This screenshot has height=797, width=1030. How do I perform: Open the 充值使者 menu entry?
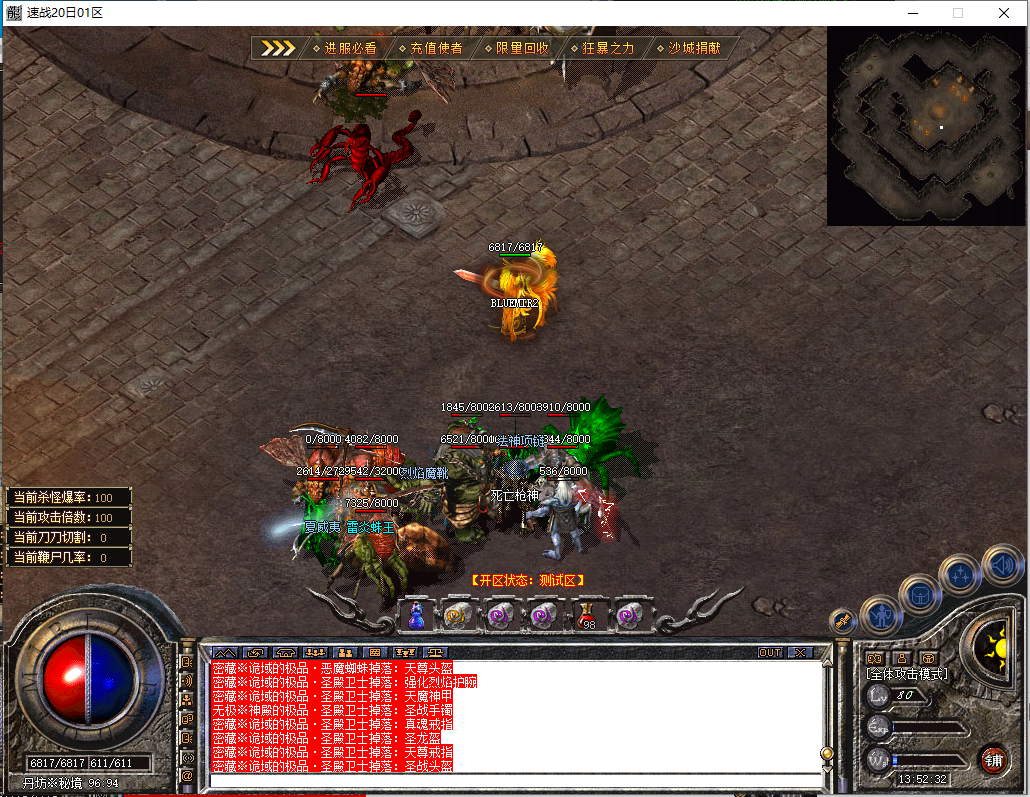[x=430, y=48]
